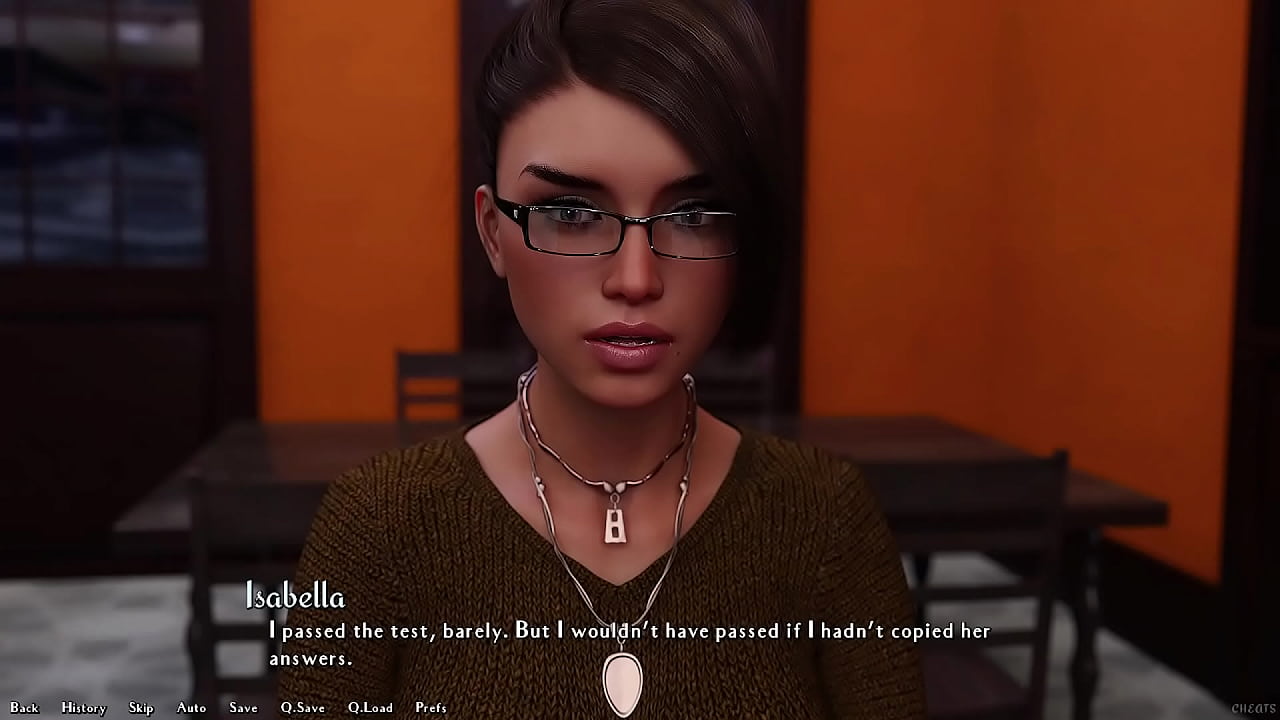Open game preferences via Prefs
The width and height of the screenshot is (1280, 720).
[x=431, y=707]
